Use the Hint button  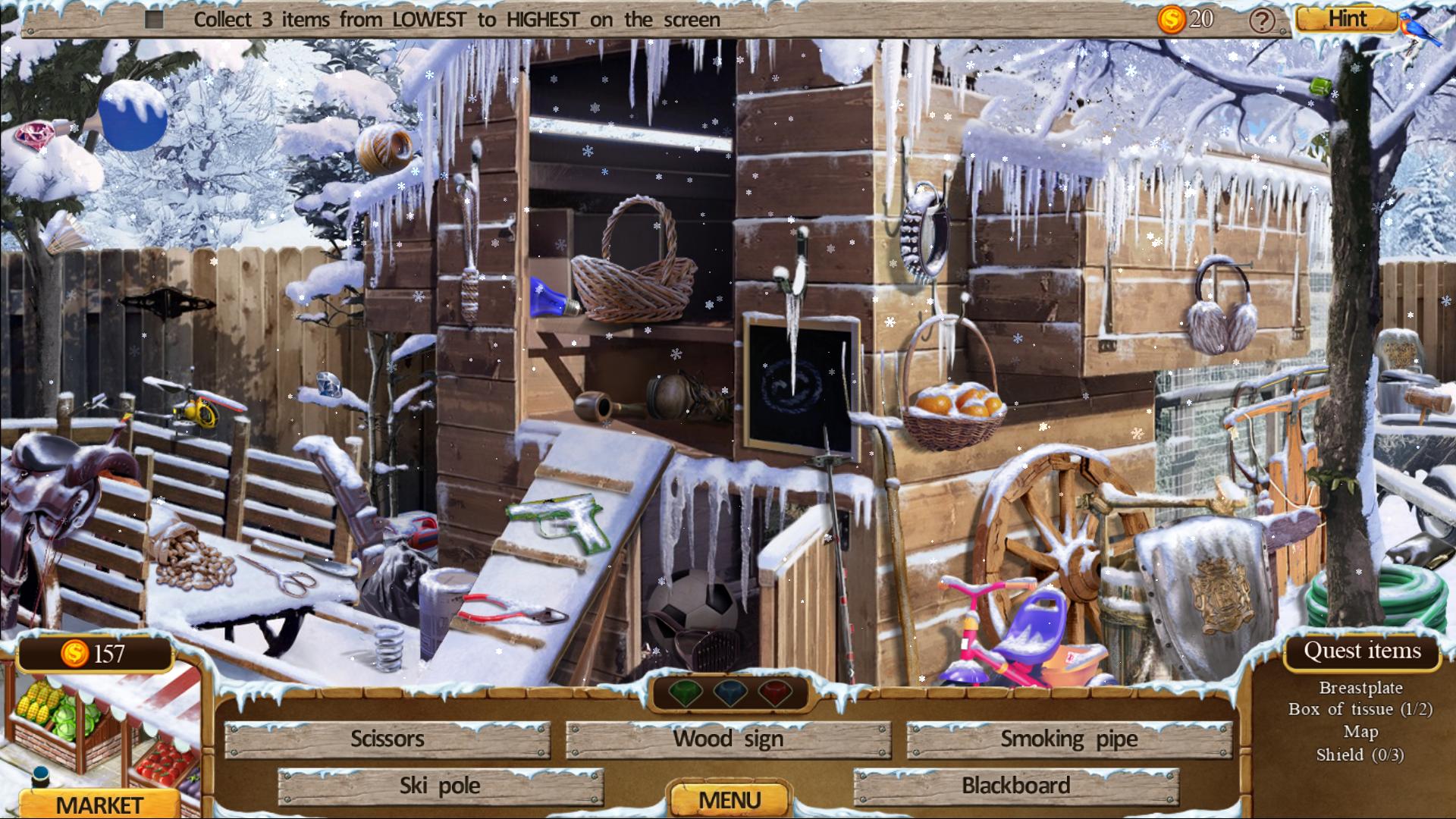tap(1347, 19)
